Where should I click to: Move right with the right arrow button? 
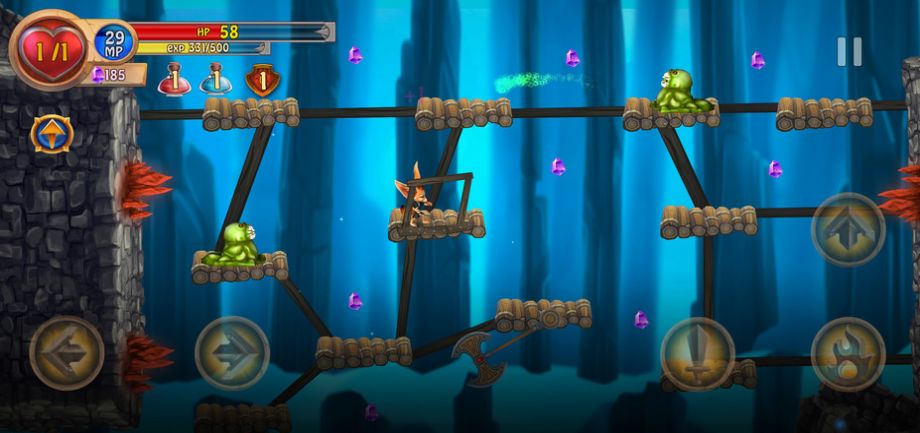(232, 353)
